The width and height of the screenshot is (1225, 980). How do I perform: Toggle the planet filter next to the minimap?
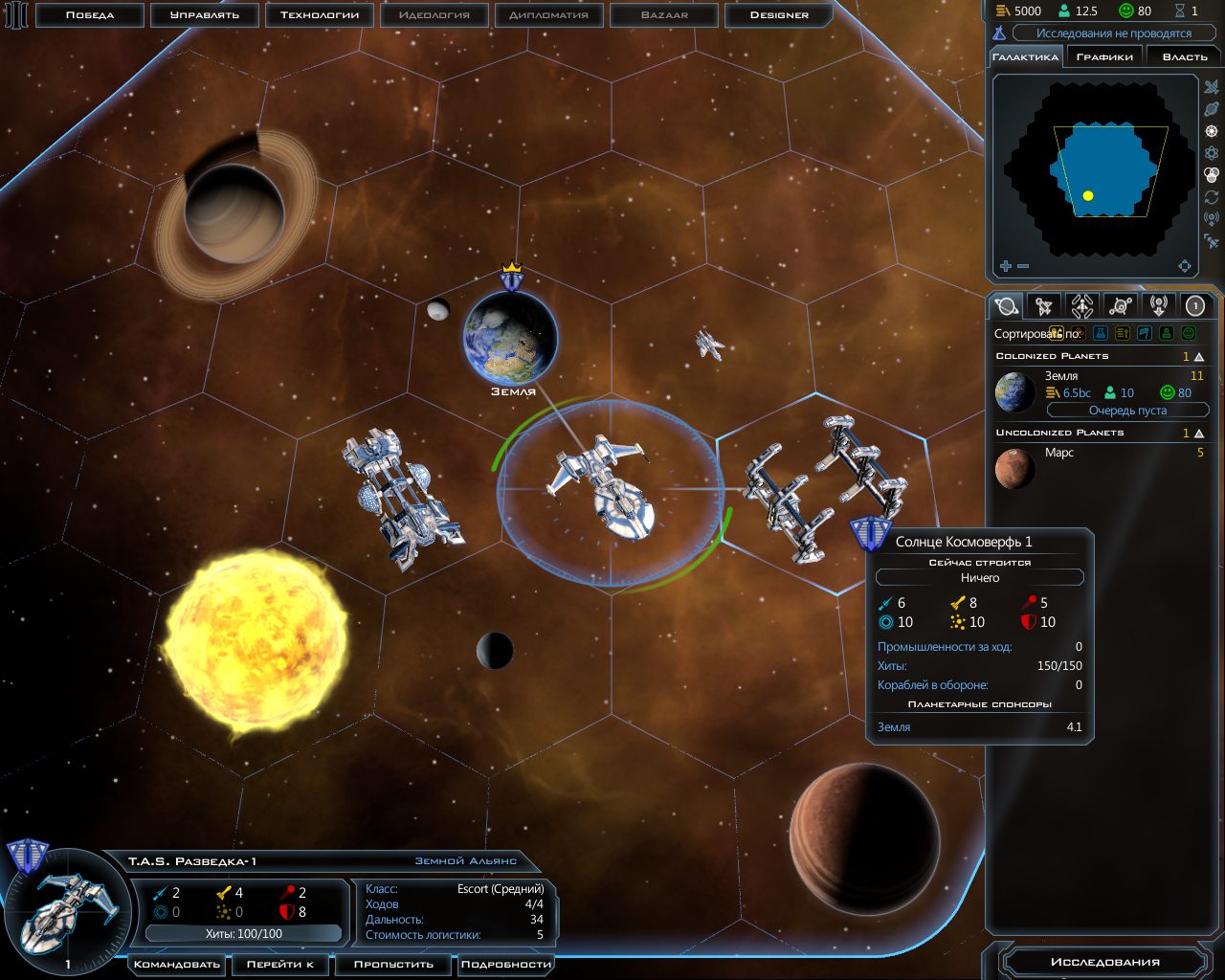[1211, 107]
